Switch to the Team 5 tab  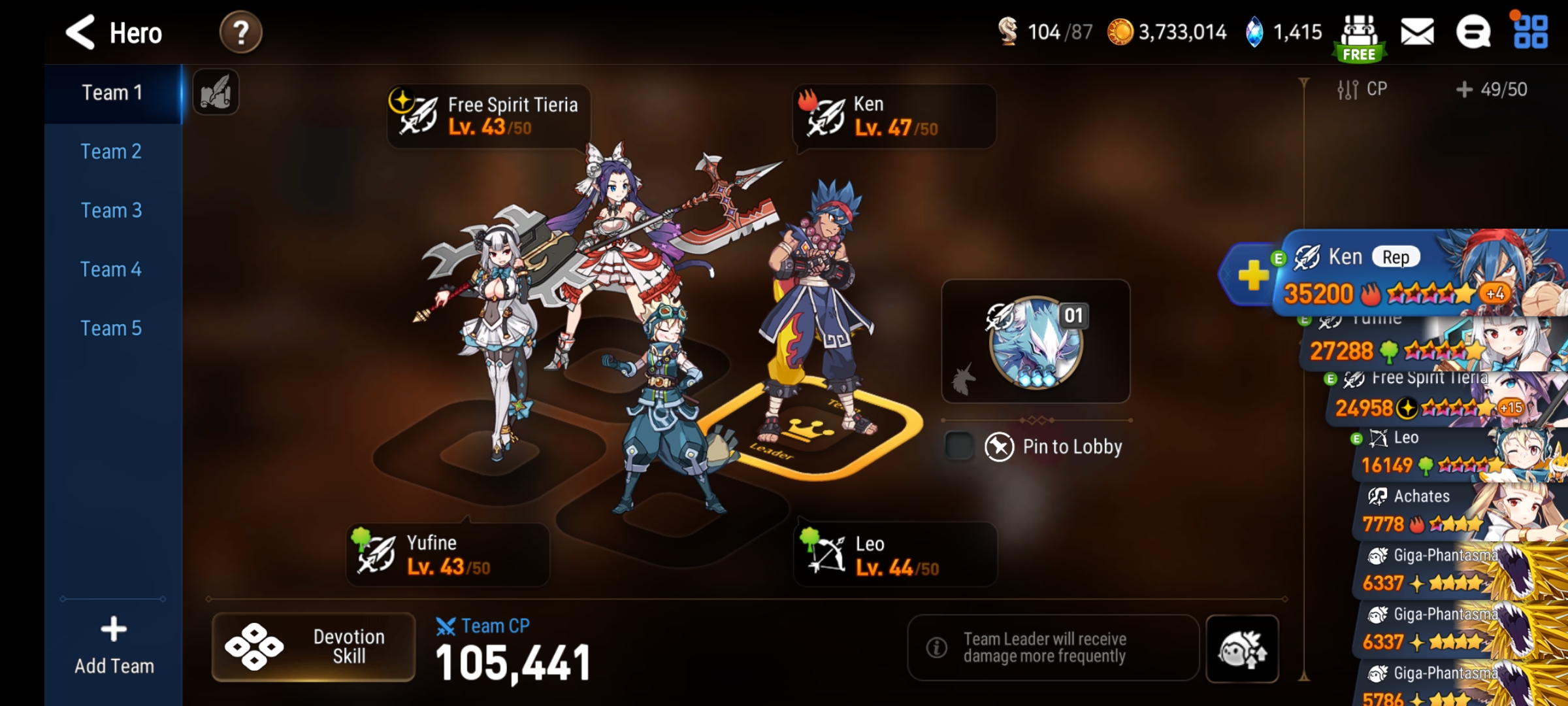111,328
